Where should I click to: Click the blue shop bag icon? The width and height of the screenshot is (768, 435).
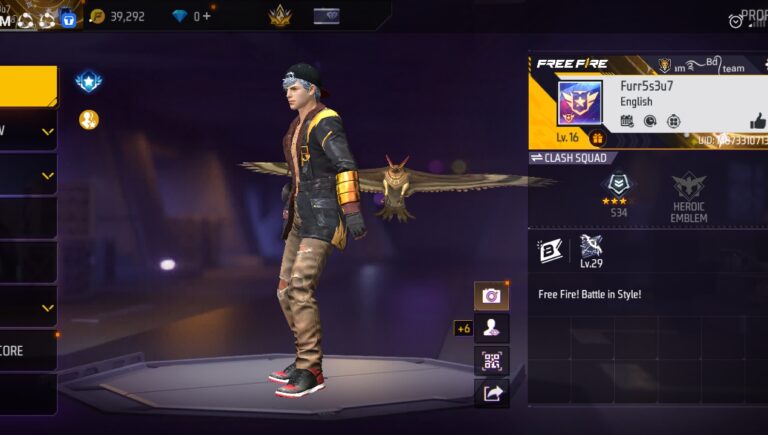click(x=68, y=17)
